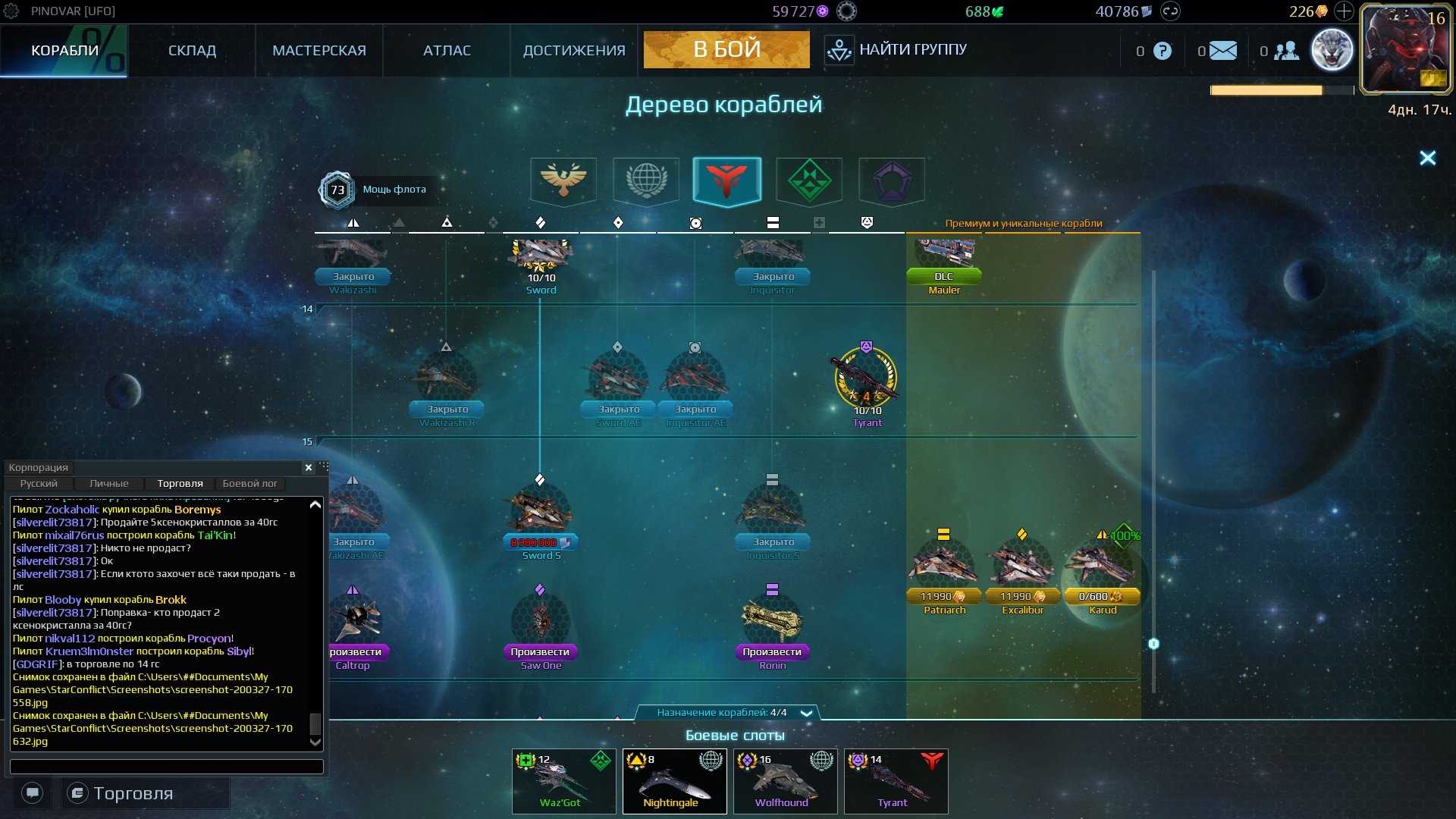Switch chat to the Личные tab
1456x819 pixels.
(108, 483)
